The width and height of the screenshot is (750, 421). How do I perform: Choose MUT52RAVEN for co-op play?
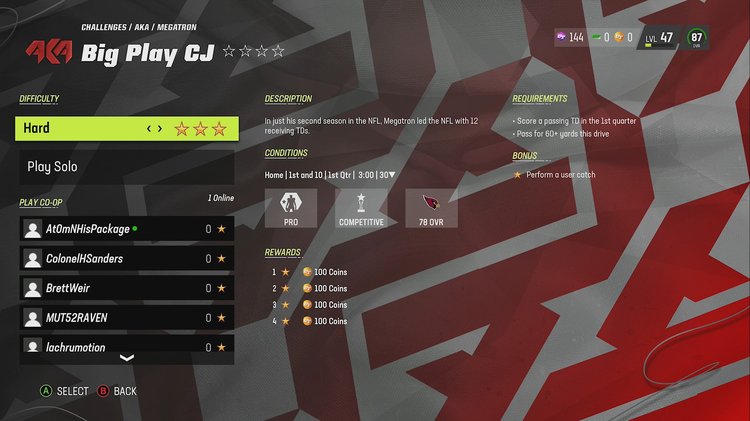coord(127,318)
